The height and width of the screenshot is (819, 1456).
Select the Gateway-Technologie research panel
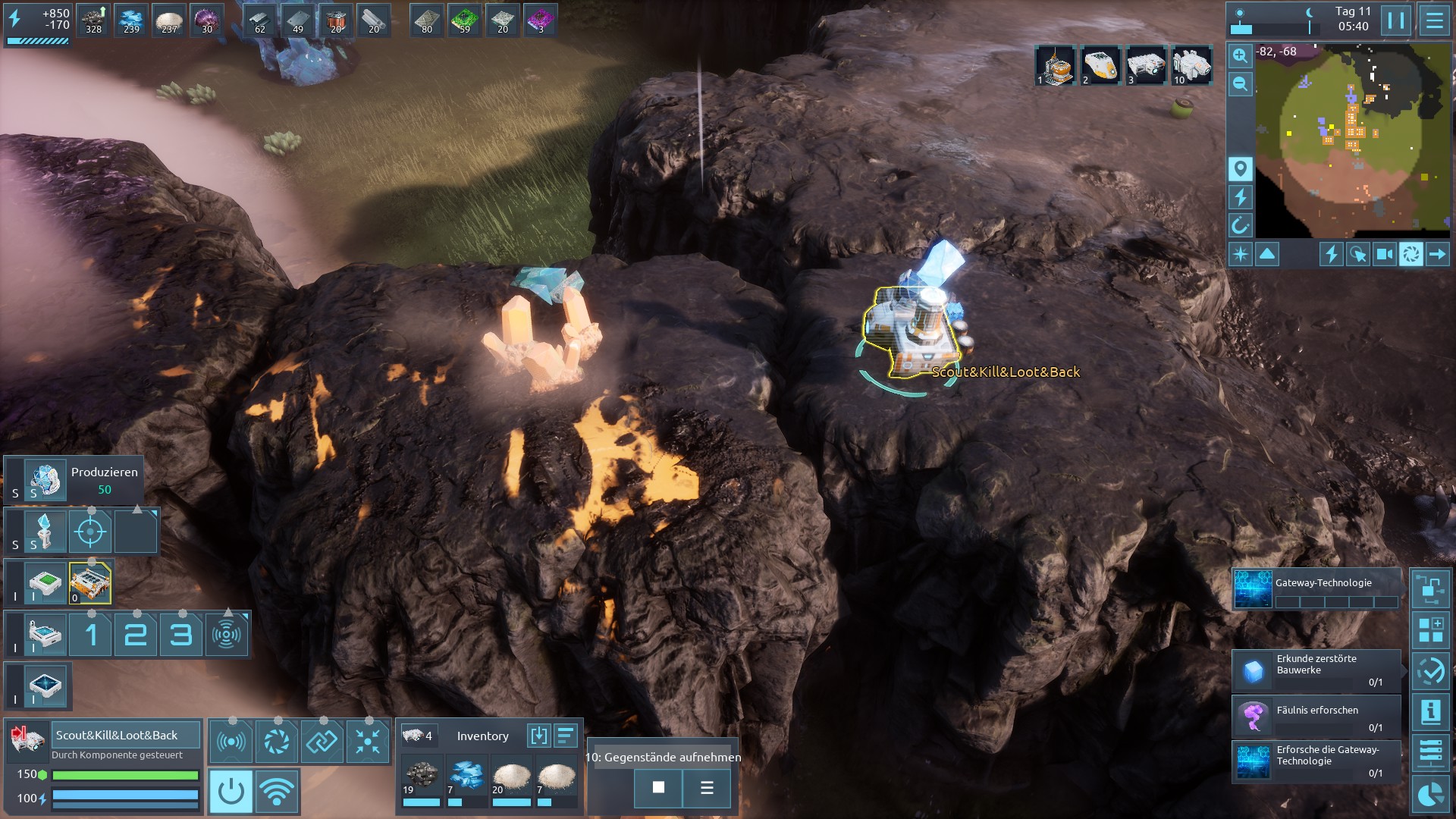[1316, 590]
